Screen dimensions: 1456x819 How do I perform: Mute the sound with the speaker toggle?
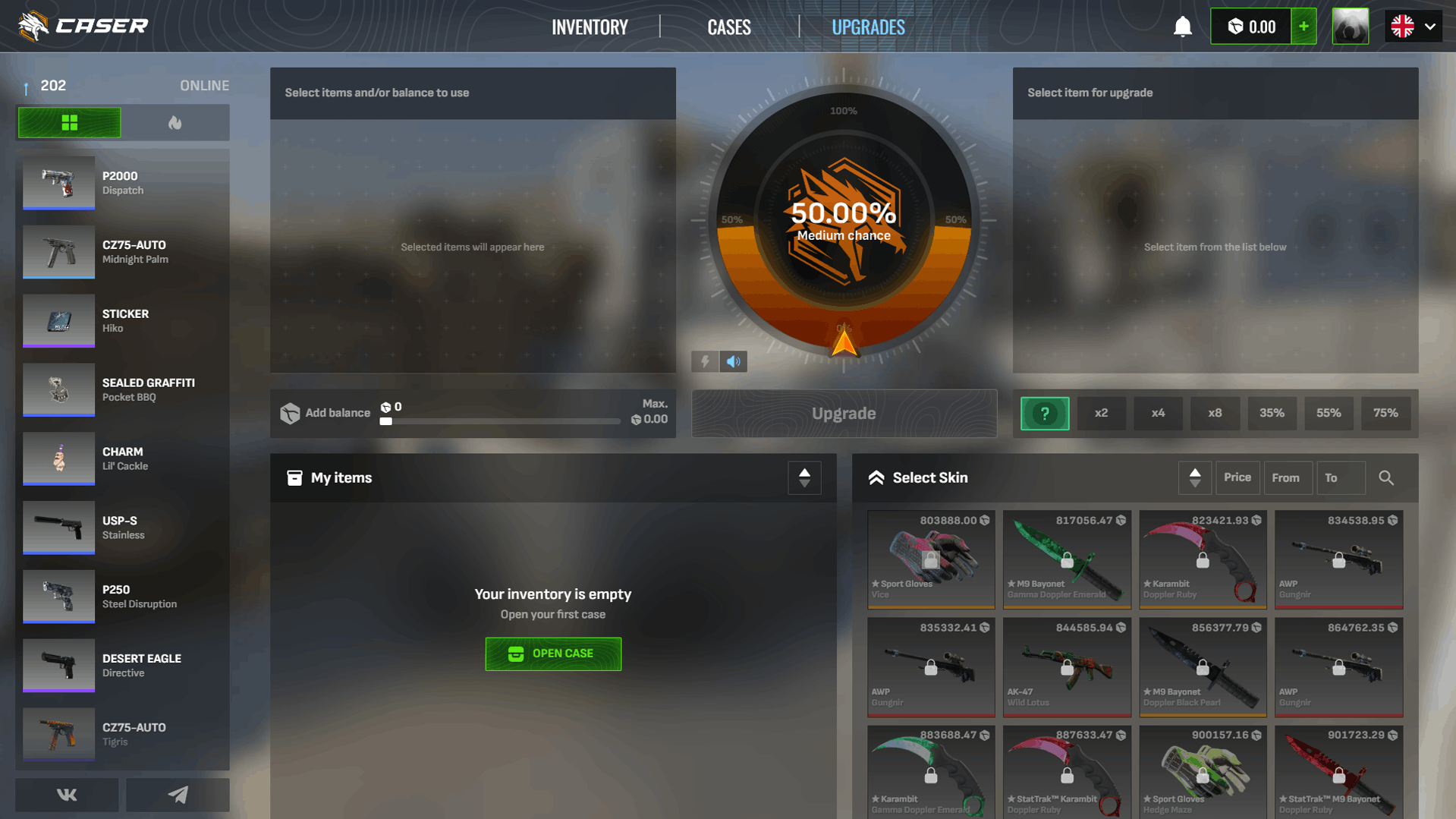[x=732, y=361]
